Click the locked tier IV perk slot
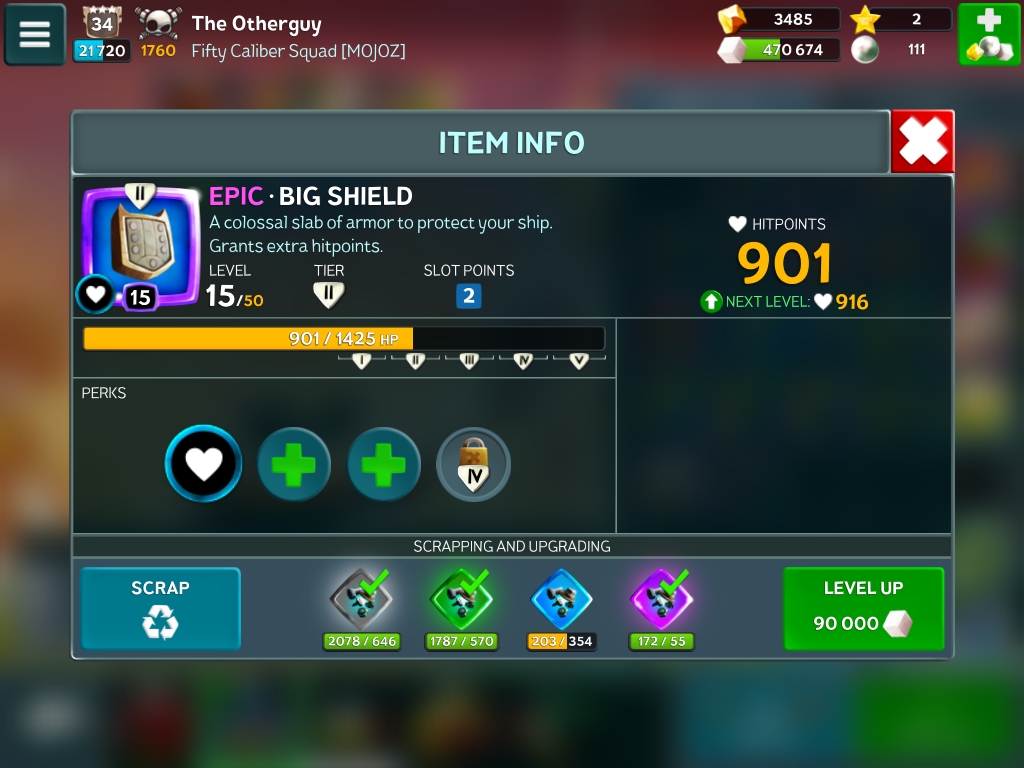The height and width of the screenshot is (768, 1024). coord(474,464)
